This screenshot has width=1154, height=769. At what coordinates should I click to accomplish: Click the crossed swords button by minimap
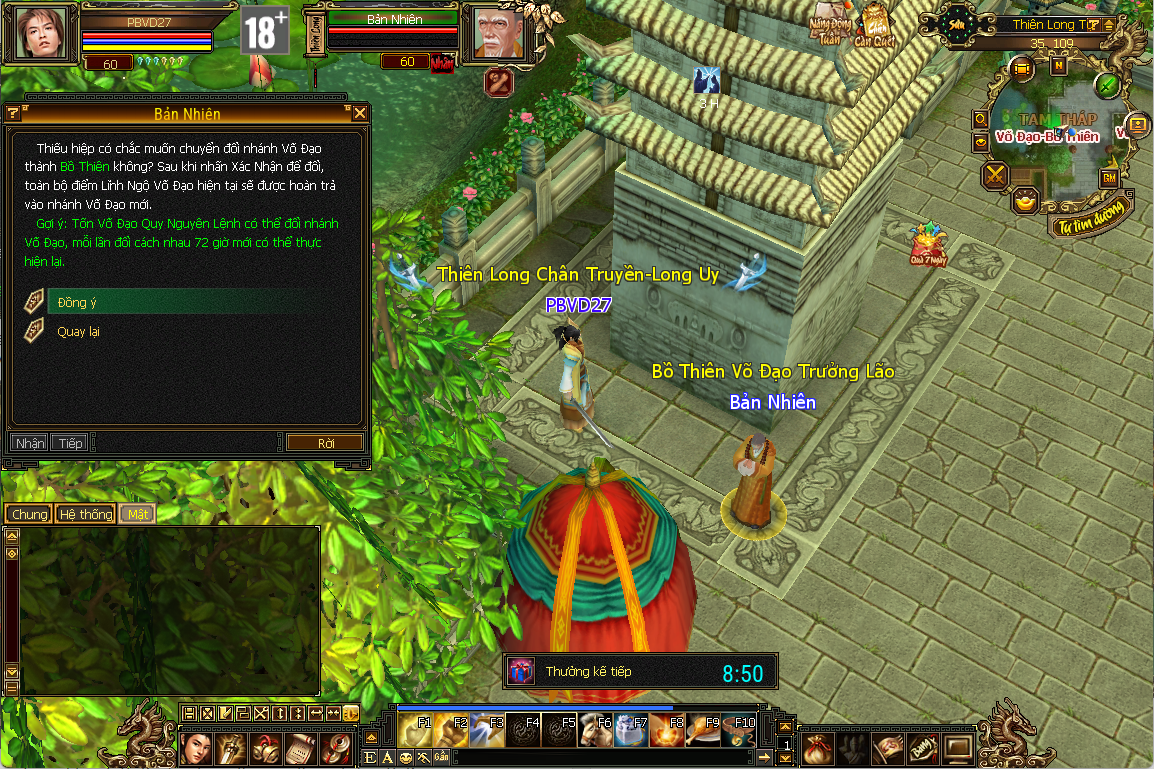[996, 177]
